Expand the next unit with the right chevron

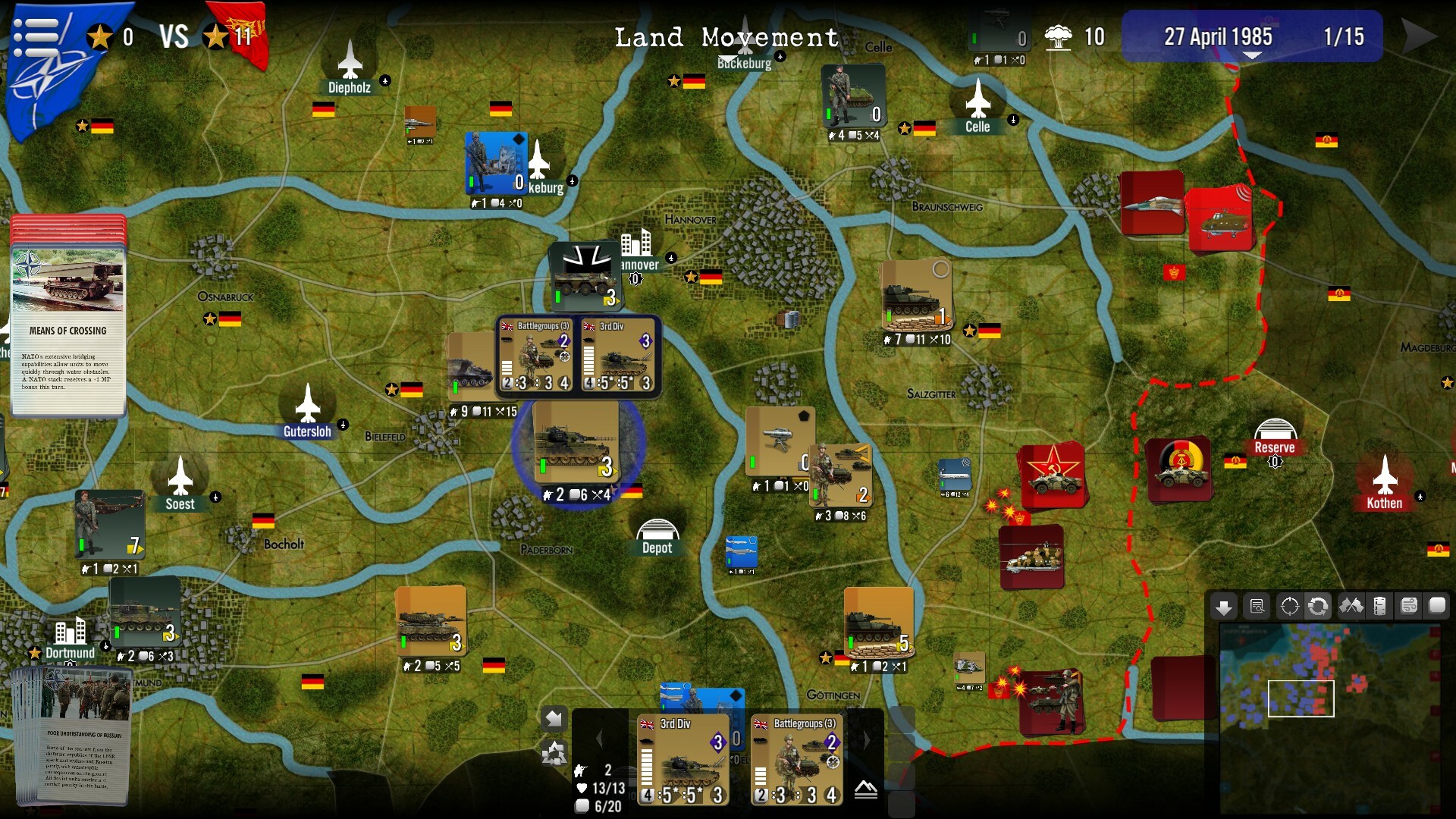click(x=868, y=739)
